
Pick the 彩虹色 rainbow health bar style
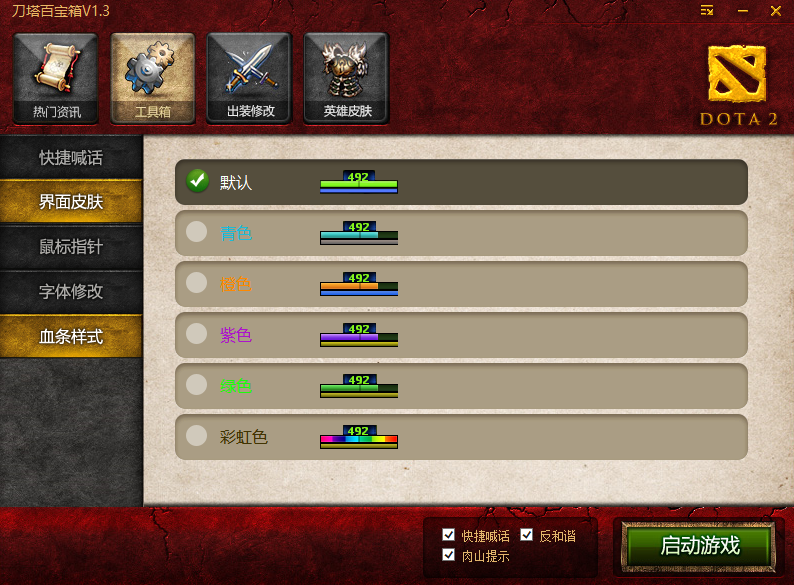coord(197,436)
